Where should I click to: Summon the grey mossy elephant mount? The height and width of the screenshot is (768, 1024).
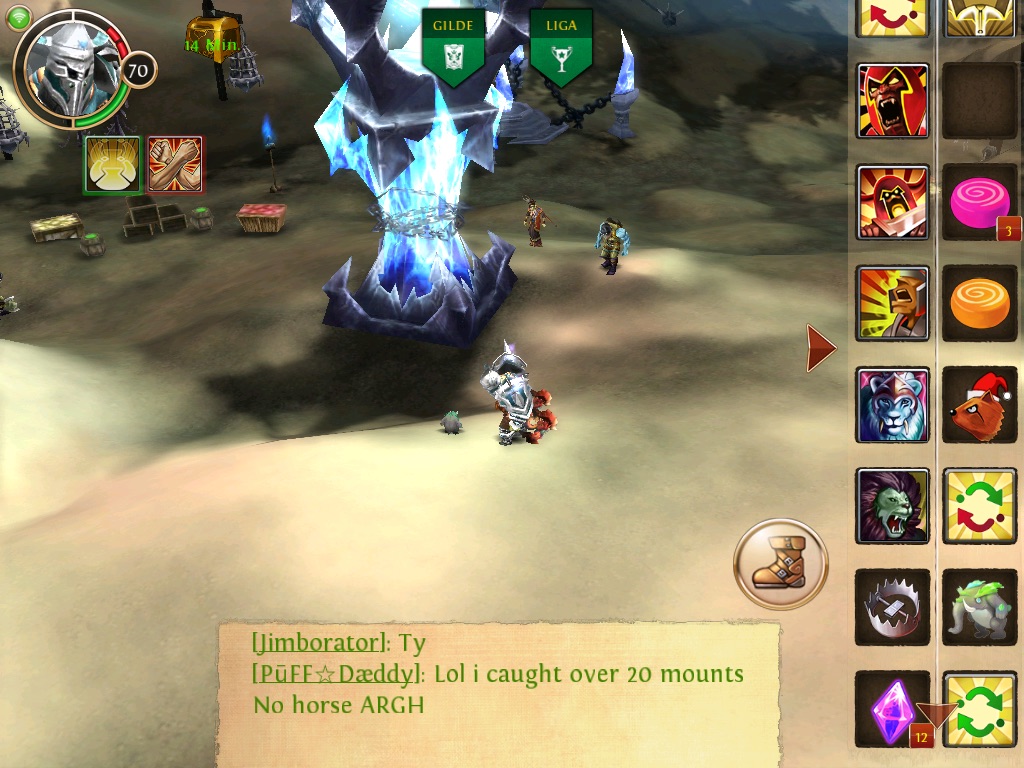tap(980, 607)
